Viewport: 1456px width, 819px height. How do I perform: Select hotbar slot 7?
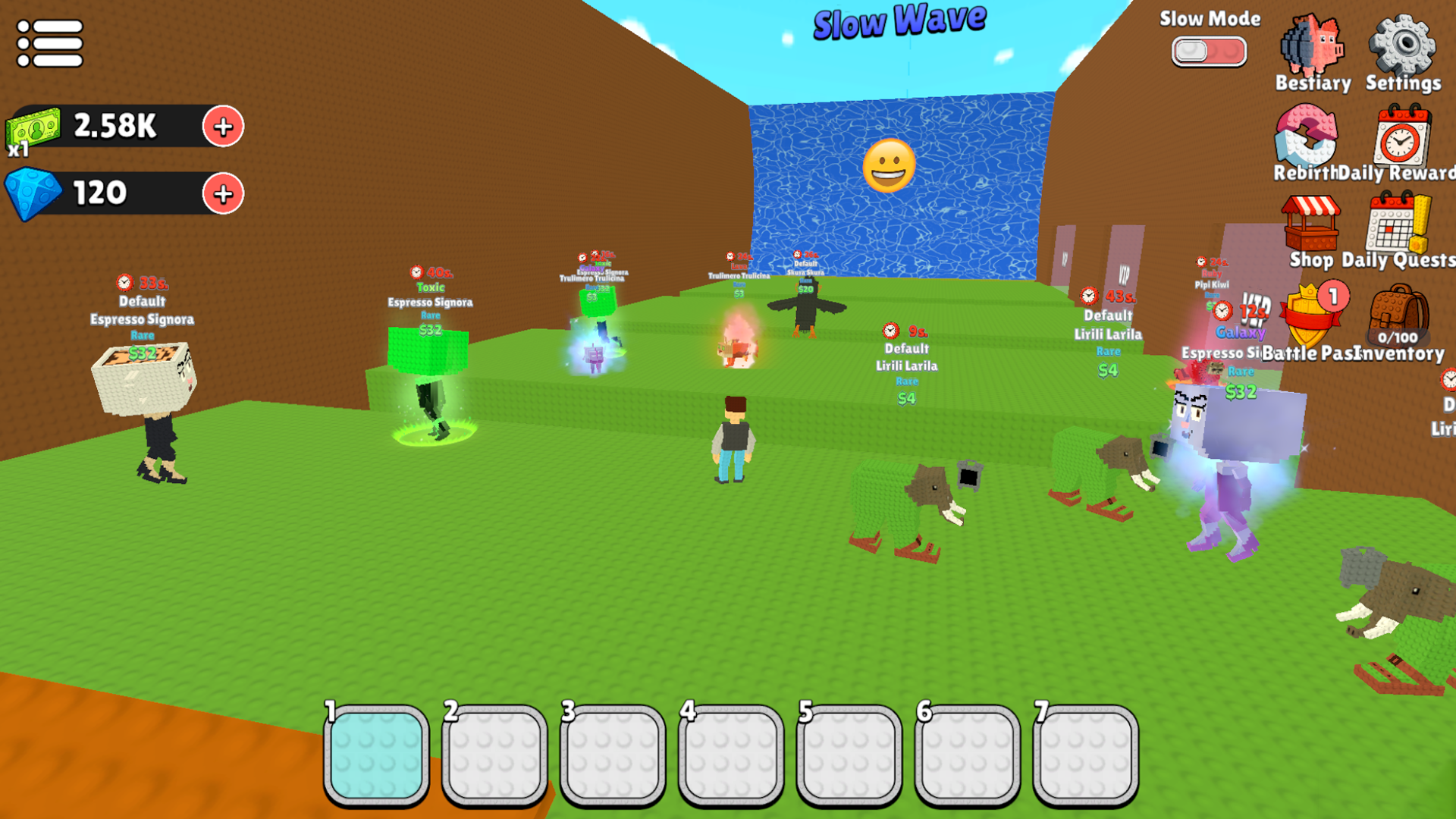(1084, 755)
